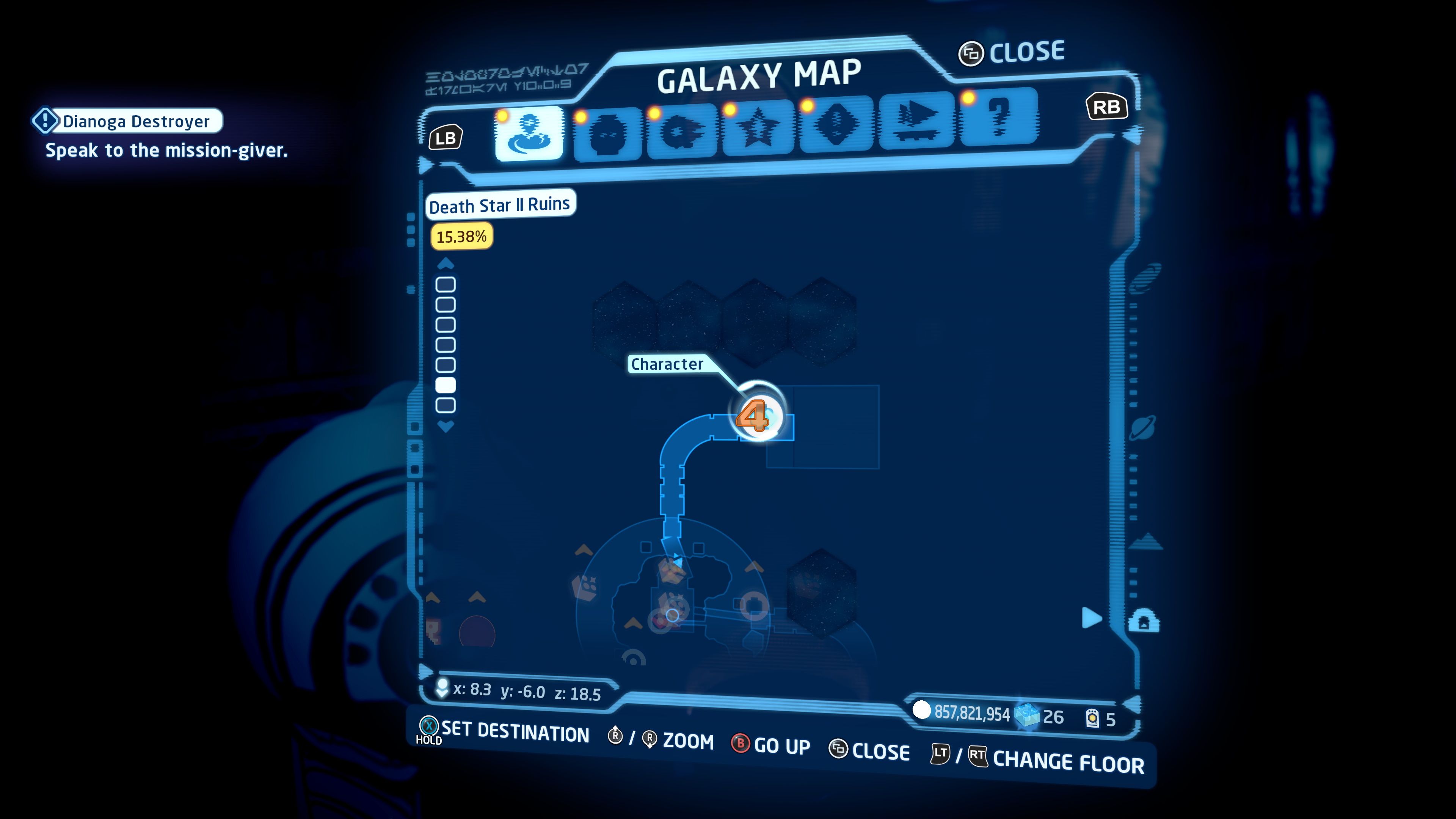Image resolution: width=1456 pixels, height=819 pixels.
Task: Select the galaxy swirl map tab icon
Action: tap(529, 131)
